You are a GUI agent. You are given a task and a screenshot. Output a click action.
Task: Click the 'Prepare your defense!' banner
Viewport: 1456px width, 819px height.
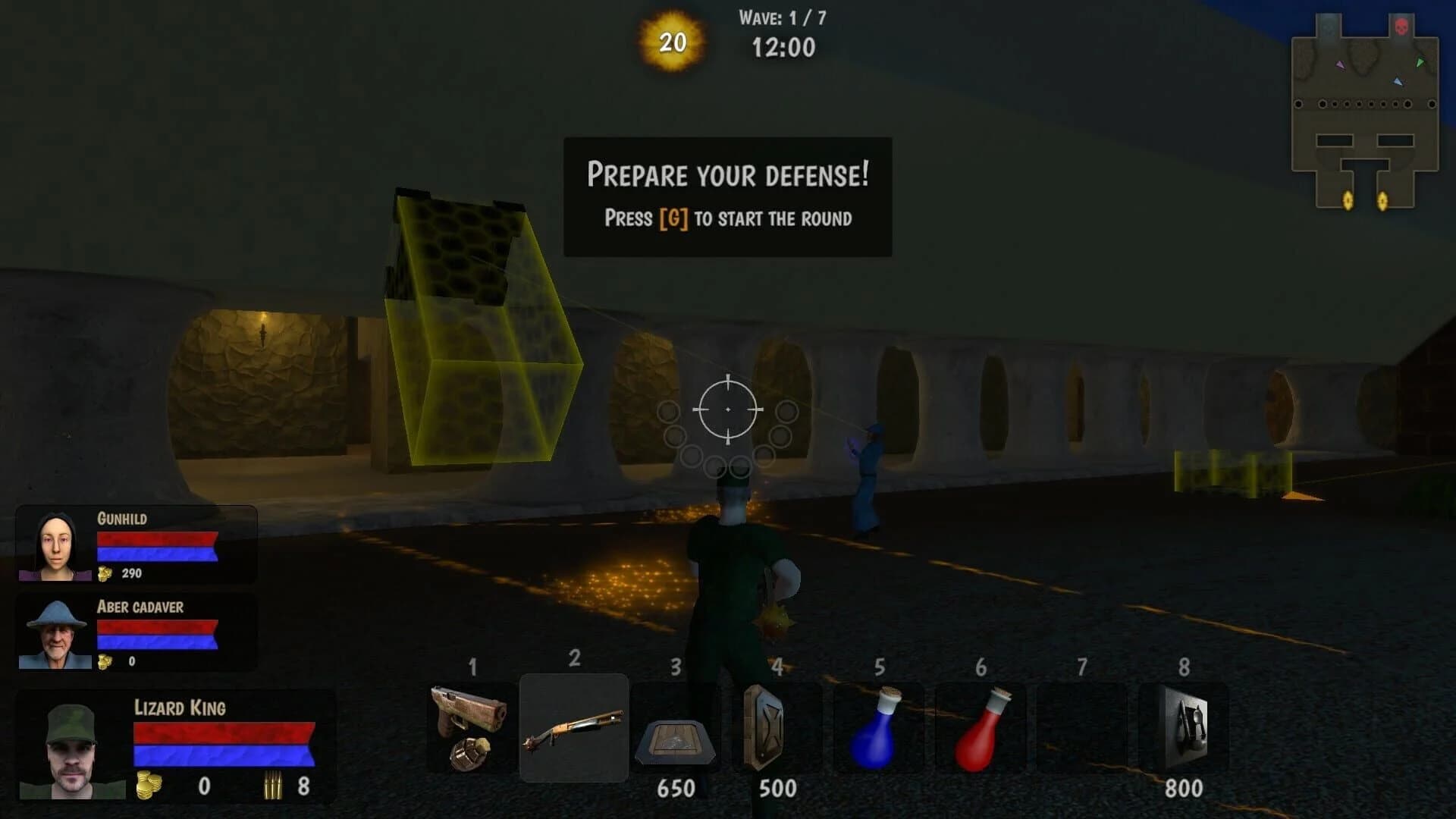click(726, 176)
